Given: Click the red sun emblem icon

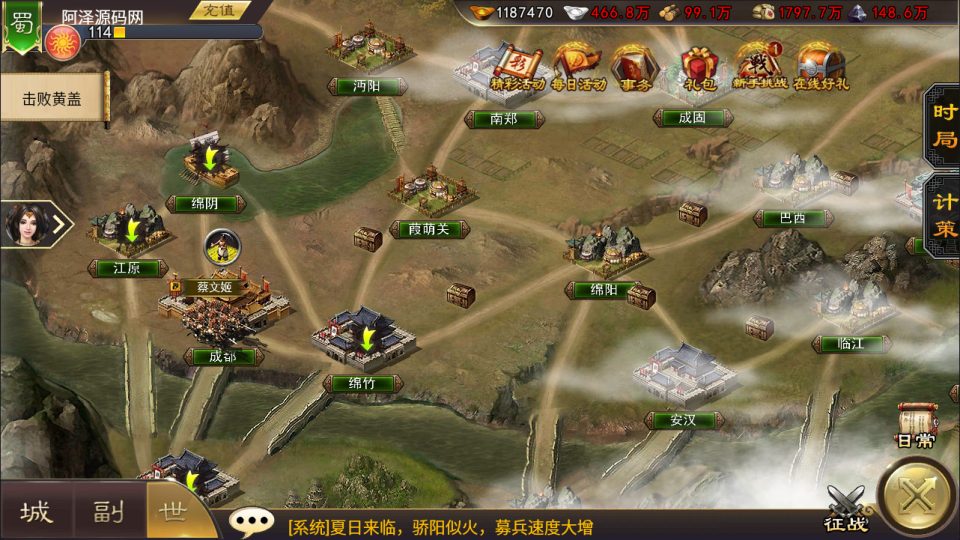Looking at the screenshot, I should [61, 43].
